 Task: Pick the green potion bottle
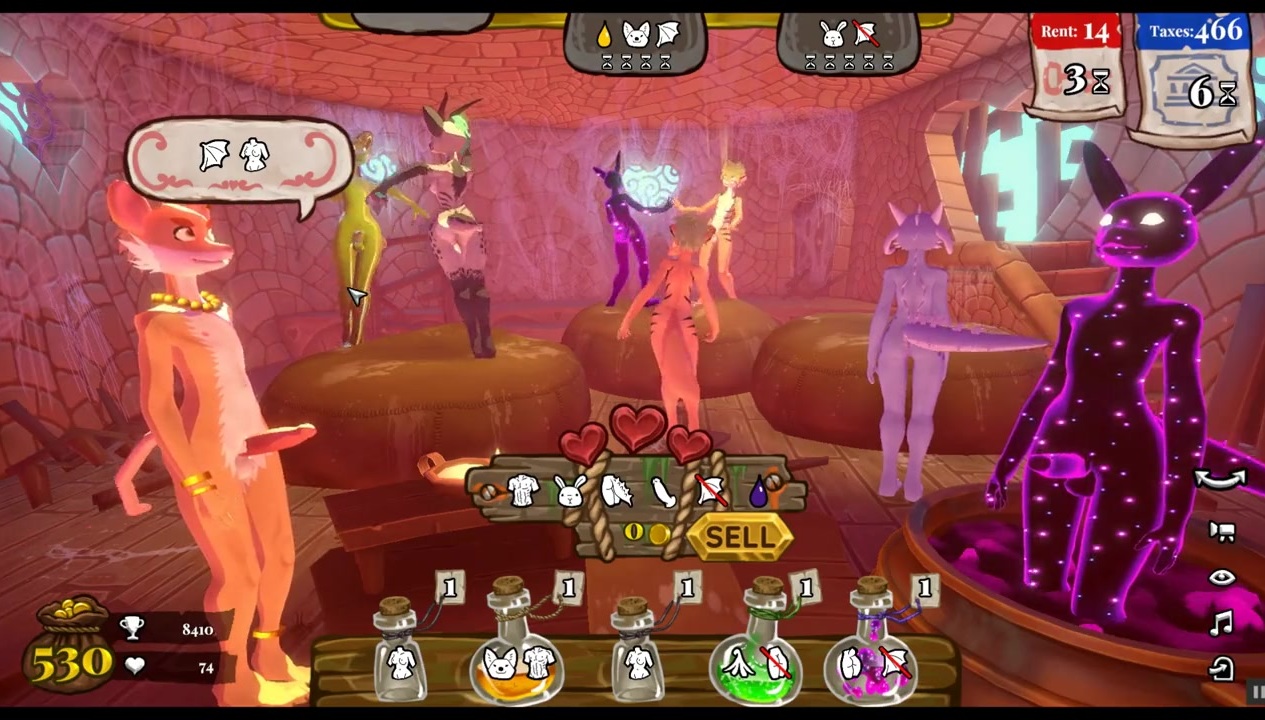(757, 650)
